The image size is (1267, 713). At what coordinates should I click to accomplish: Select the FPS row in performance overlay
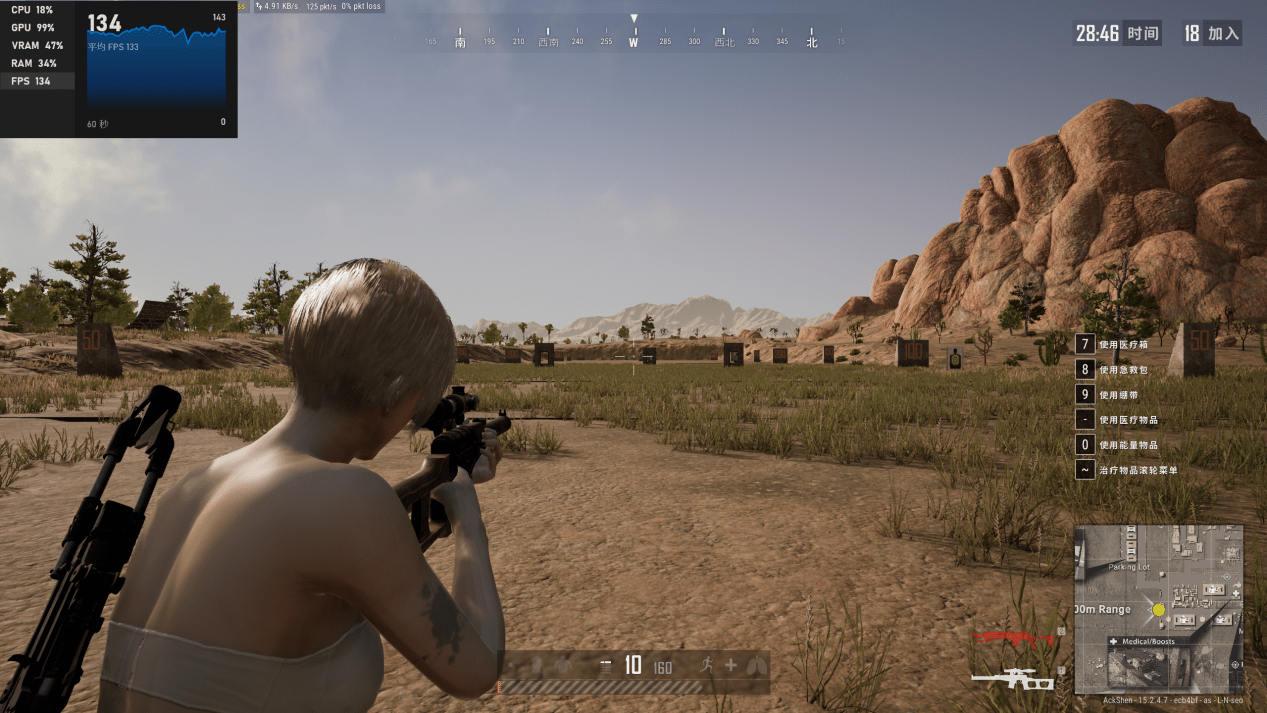coord(37,81)
